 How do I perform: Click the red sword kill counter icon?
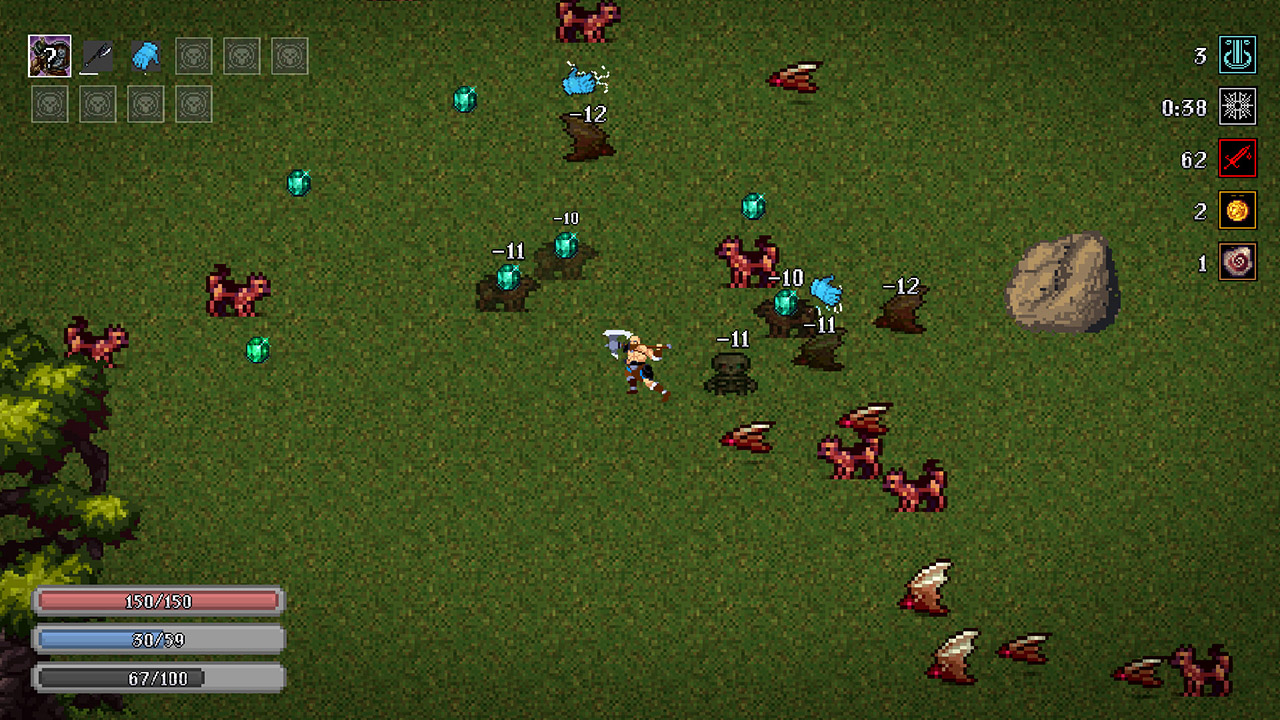click(x=1238, y=160)
